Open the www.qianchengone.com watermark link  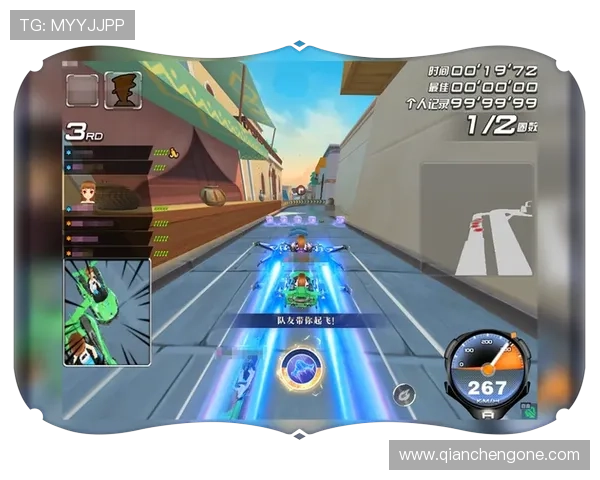(x=489, y=455)
